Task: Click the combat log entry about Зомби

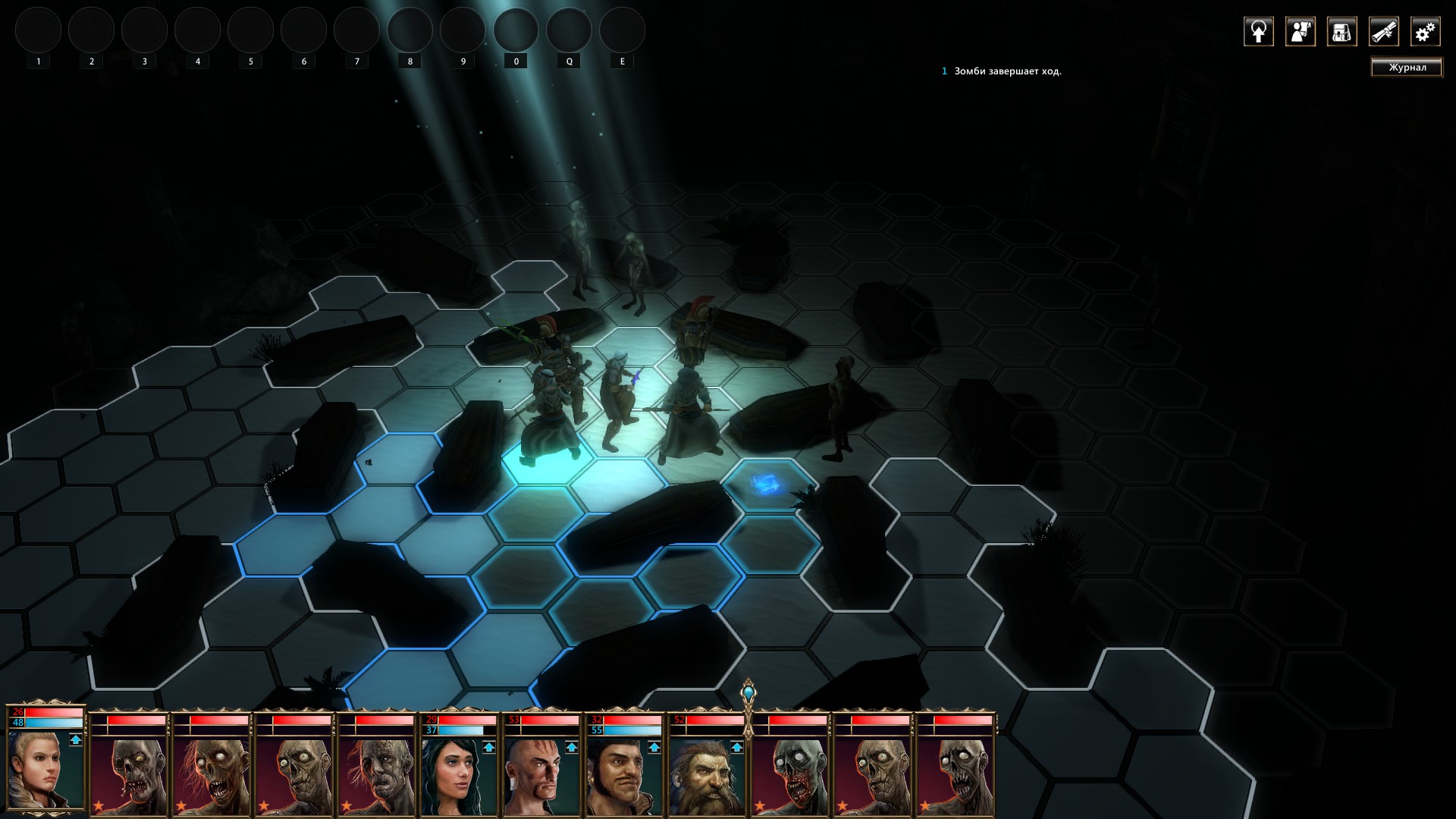Action: tap(1009, 71)
